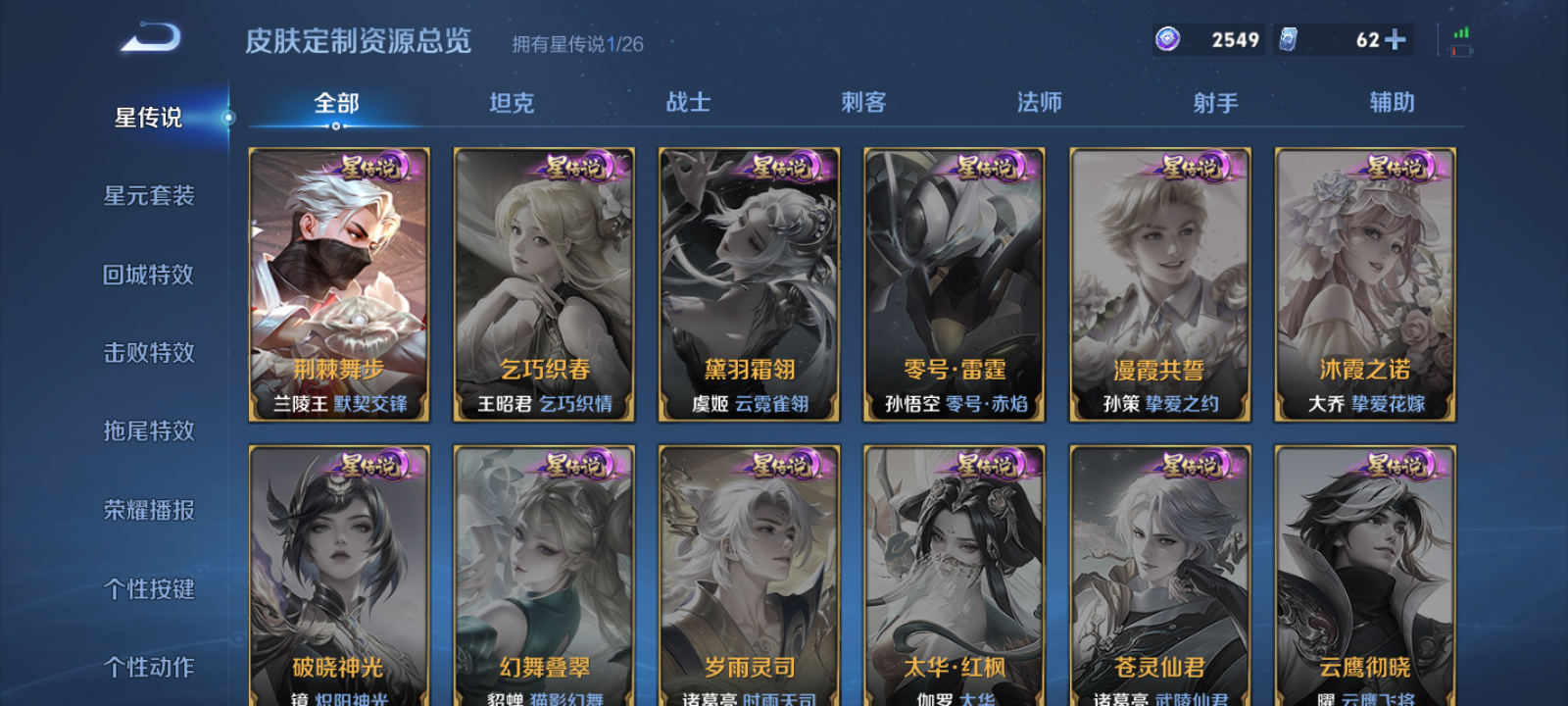Screen dimensions: 1568x706
Task: Tap the 星传说 badge on the 荆棘舞步 card
Action: click(x=374, y=168)
